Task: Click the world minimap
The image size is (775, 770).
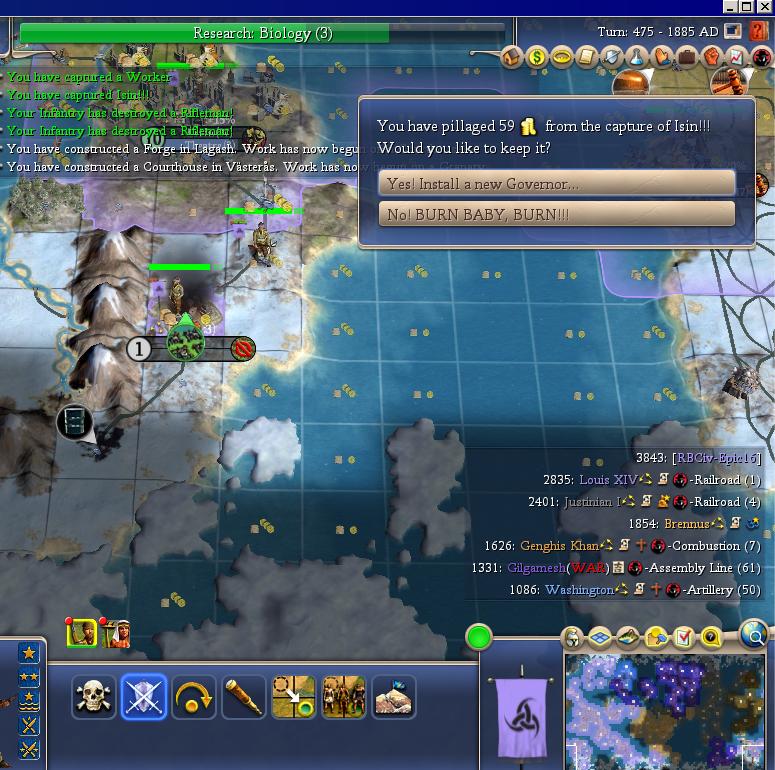Action: 665,708
